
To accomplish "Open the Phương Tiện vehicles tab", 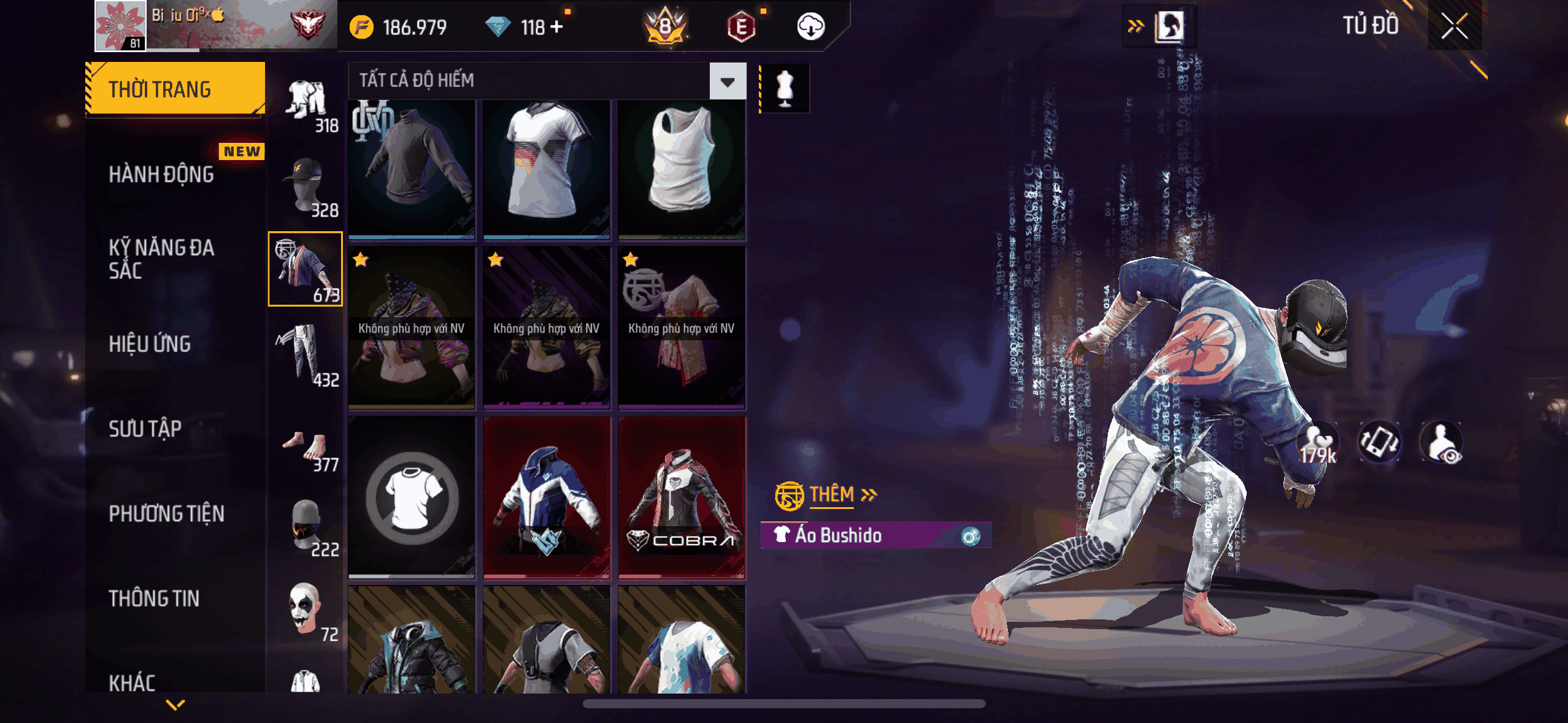I will coord(166,513).
